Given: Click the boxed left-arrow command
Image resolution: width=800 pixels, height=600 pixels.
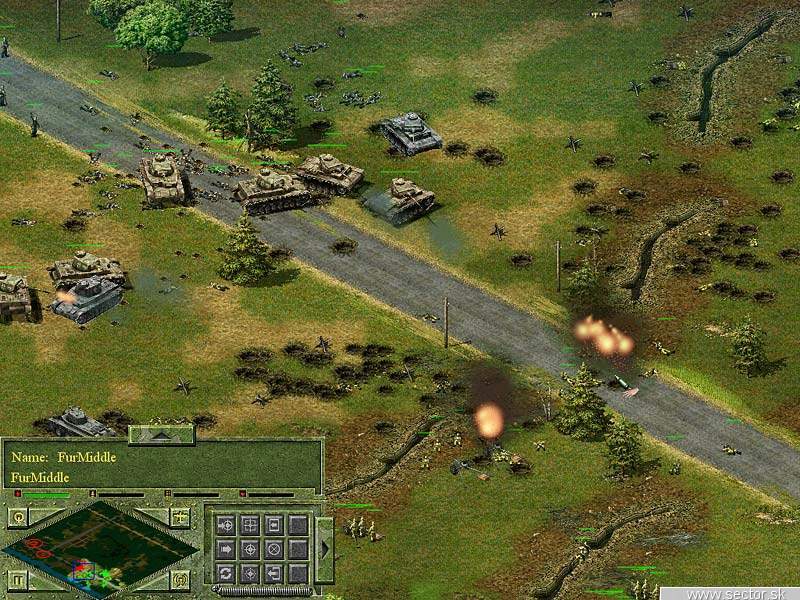Looking at the screenshot, I should pyautogui.click(x=273, y=524).
